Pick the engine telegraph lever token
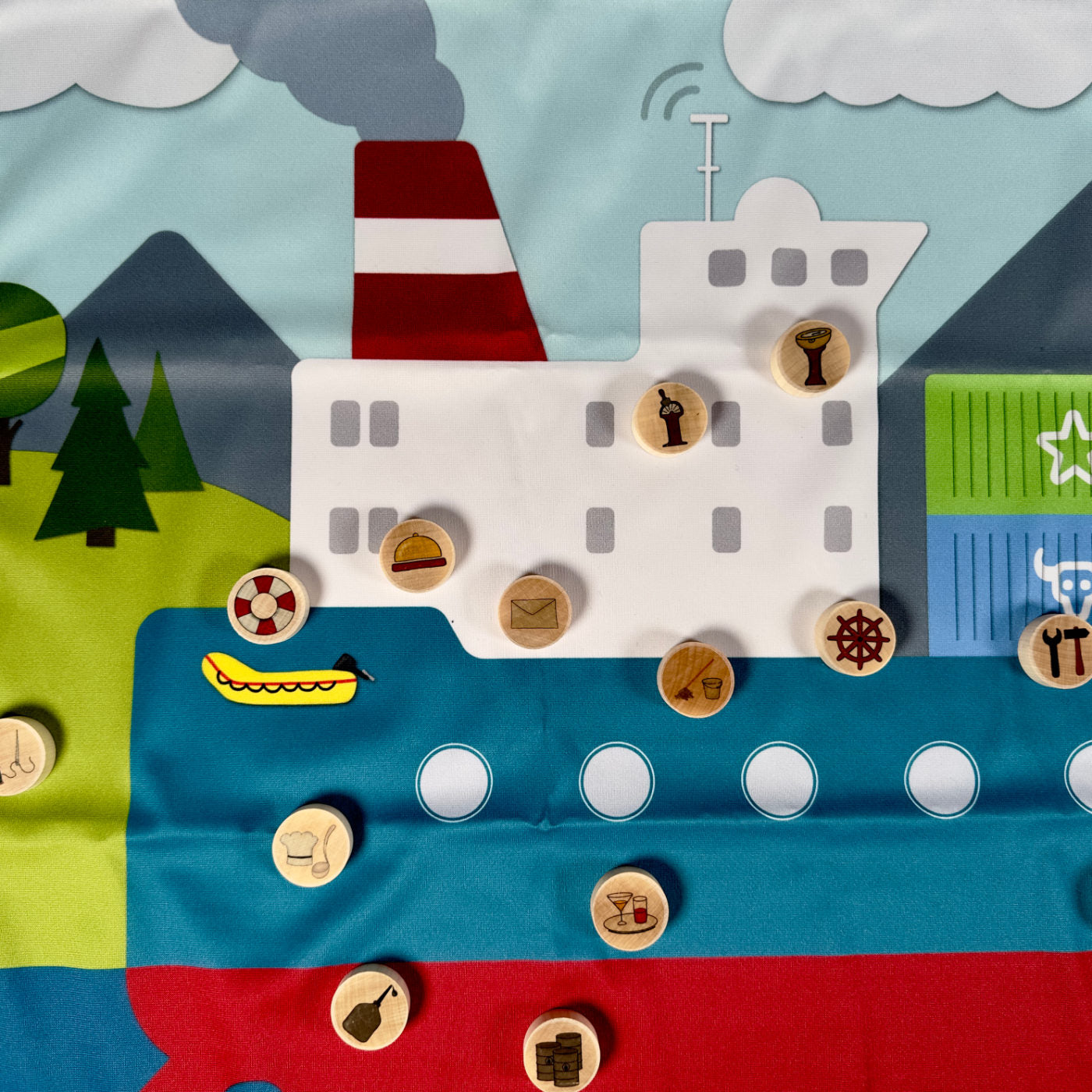1092x1092 pixels. [670, 418]
